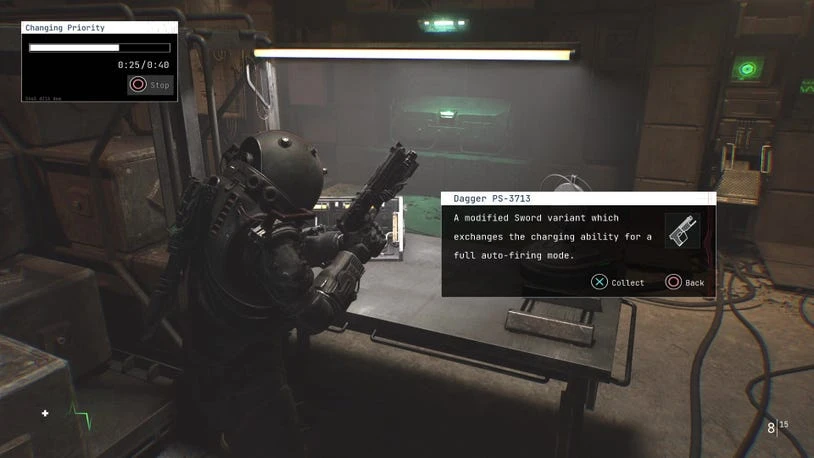The height and width of the screenshot is (458, 814).
Task: Select the Dagger PS-3713 weapon icon
Action: click(682, 231)
